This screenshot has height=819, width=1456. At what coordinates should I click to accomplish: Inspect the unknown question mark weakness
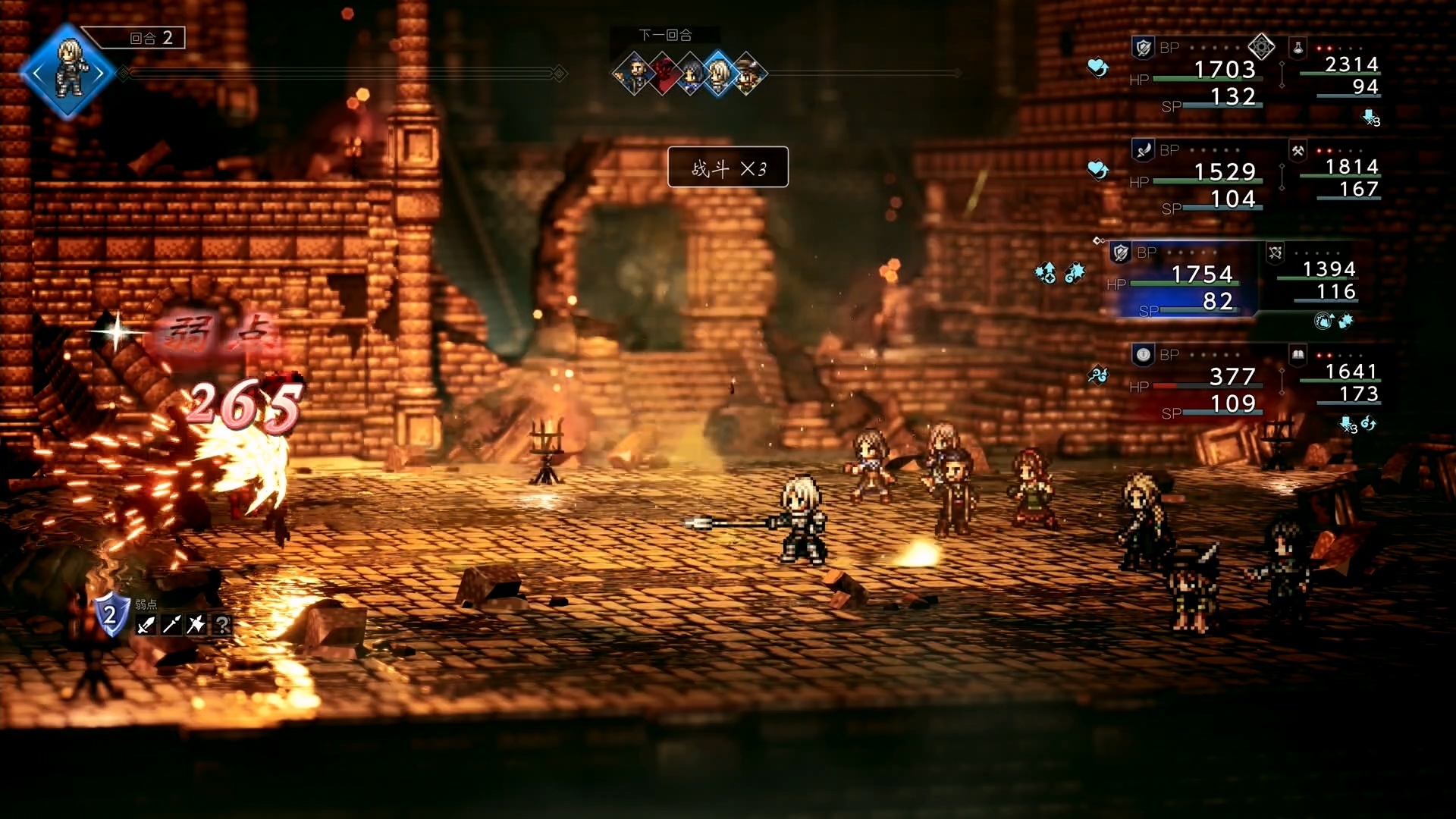222,625
